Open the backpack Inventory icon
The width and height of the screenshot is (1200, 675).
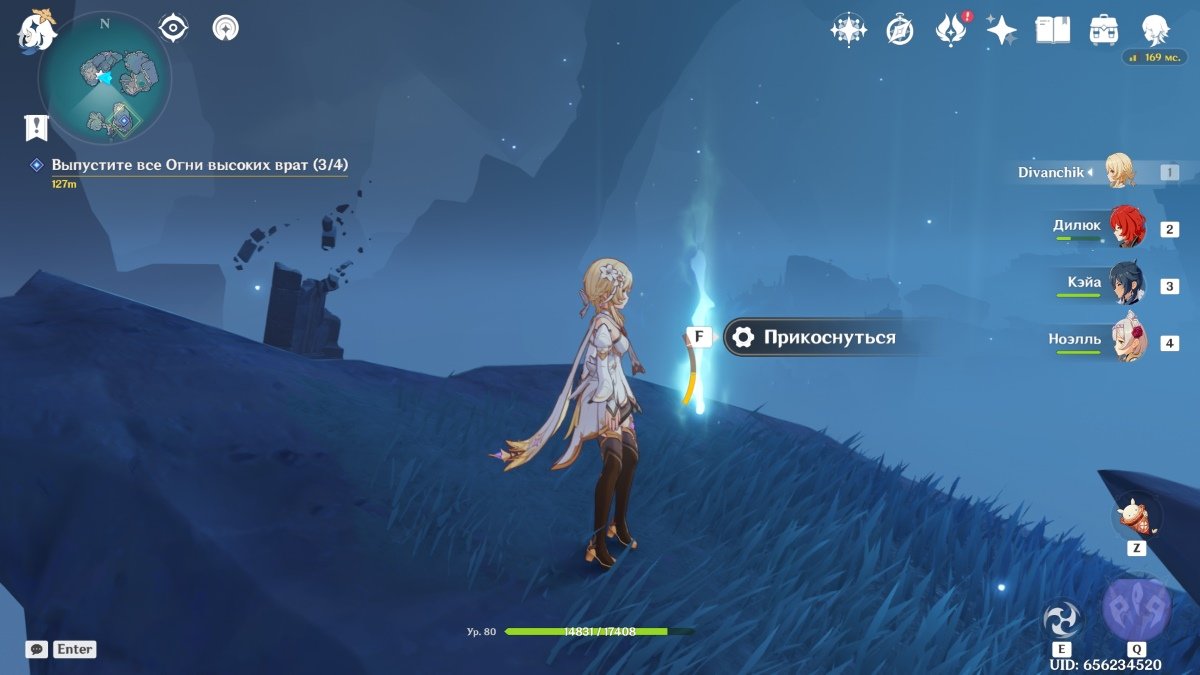pos(1103,30)
